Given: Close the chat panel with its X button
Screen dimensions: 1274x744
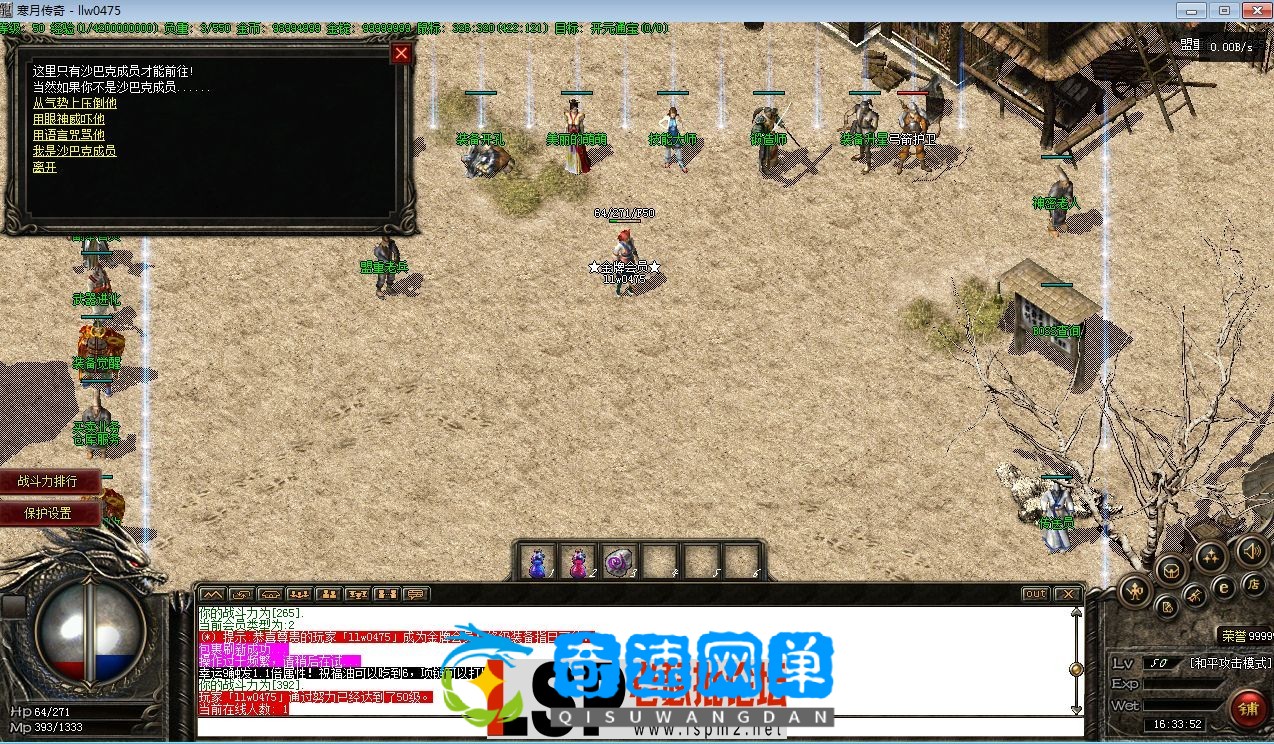Looking at the screenshot, I should [x=1067, y=594].
